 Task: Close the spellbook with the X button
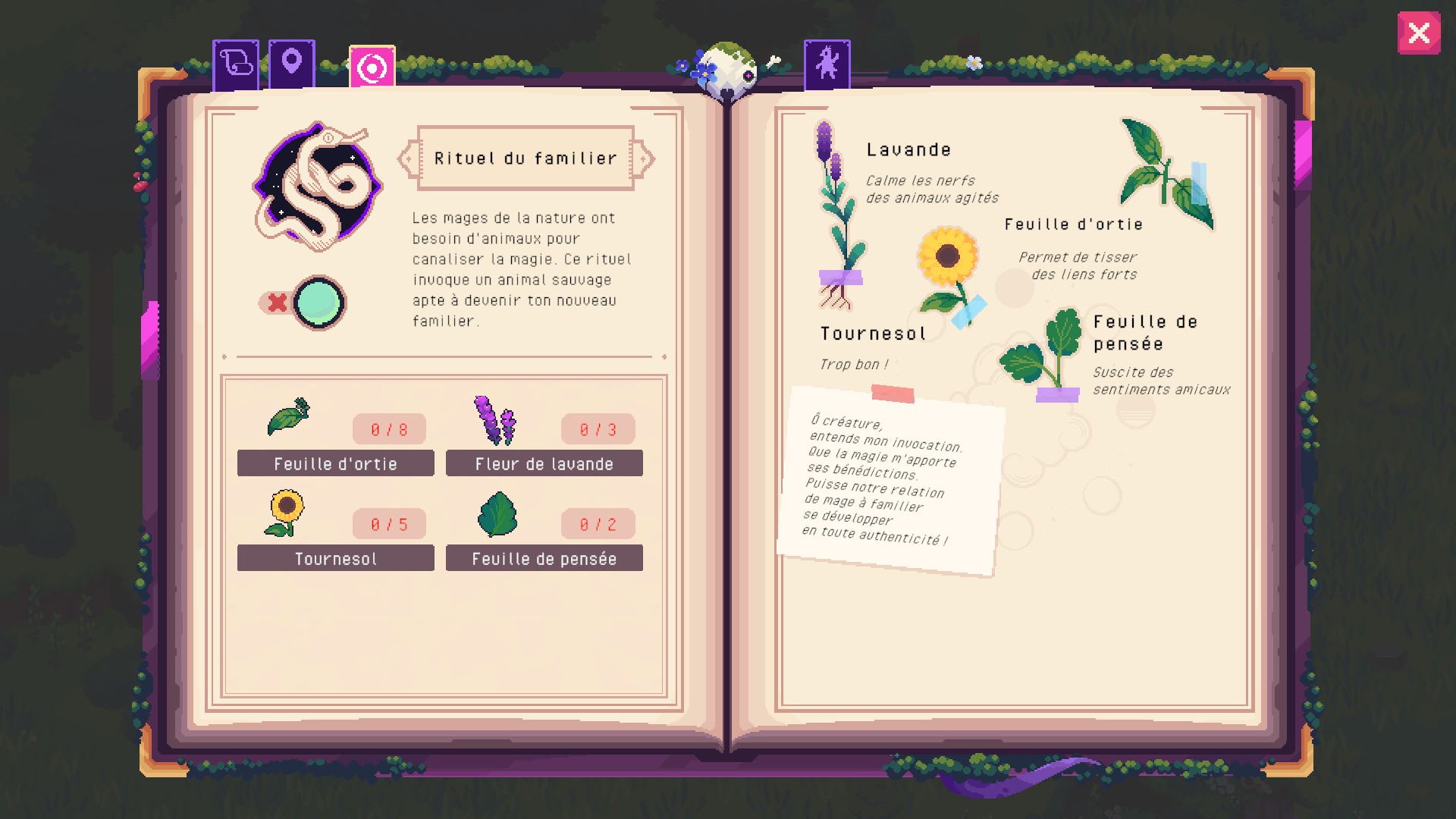(1418, 33)
